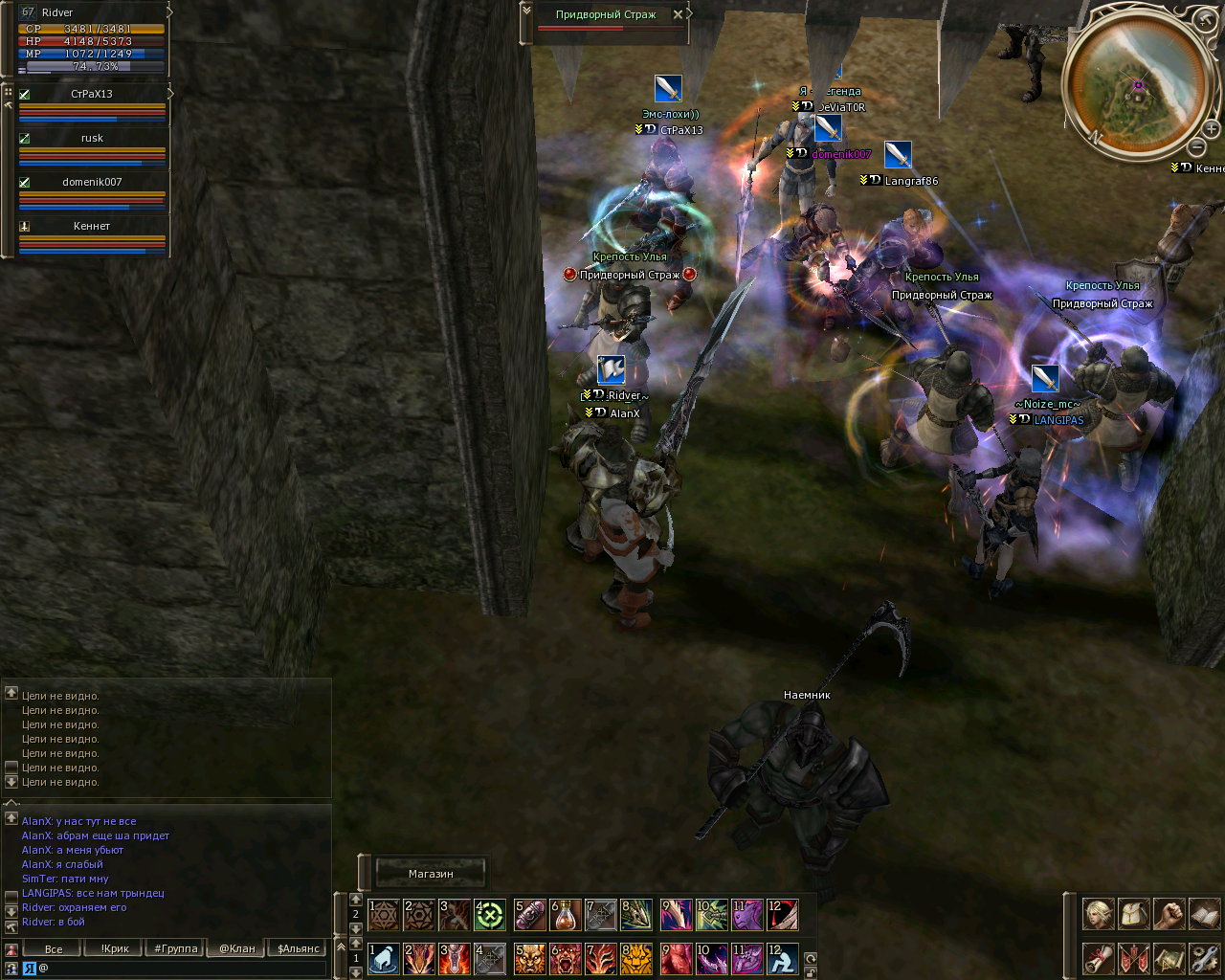
Task: Click the Магазин button
Action: click(x=431, y=874)
